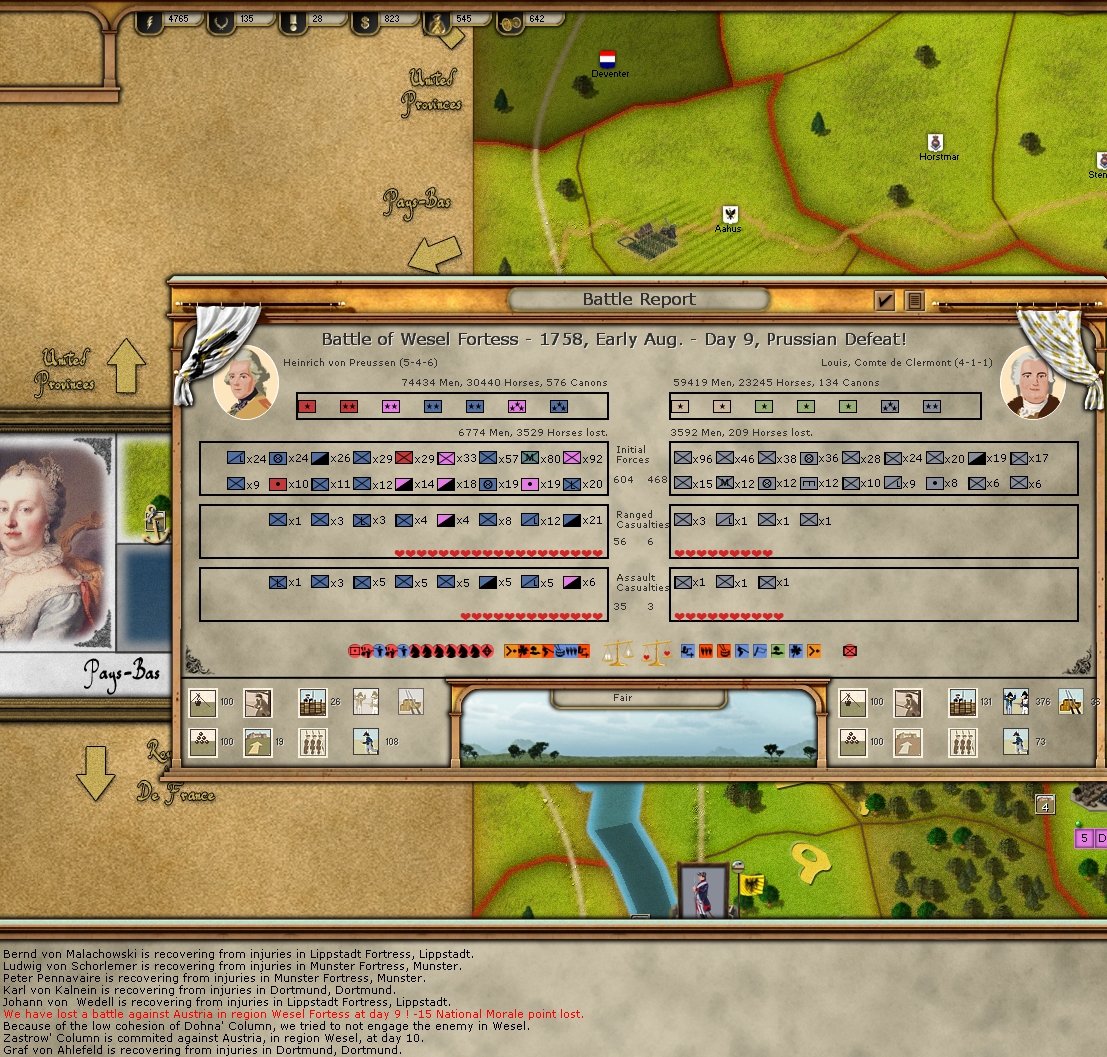Viewport: 1107px width, 1057px height.
Task: Confirm the battle report with the checkmark button
Action: (884, 300)
